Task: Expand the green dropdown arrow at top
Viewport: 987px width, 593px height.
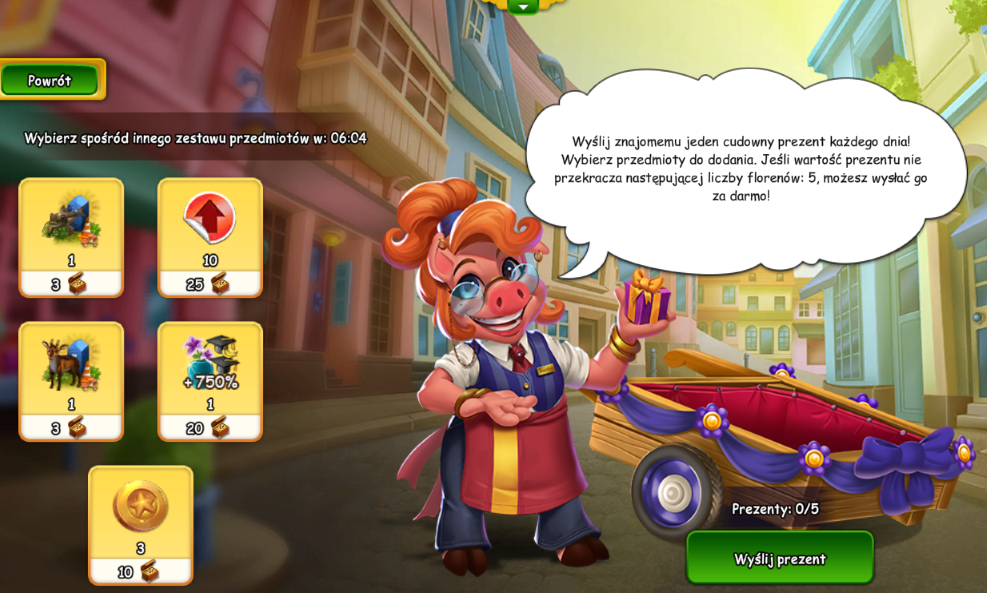Action: [522, 6]
